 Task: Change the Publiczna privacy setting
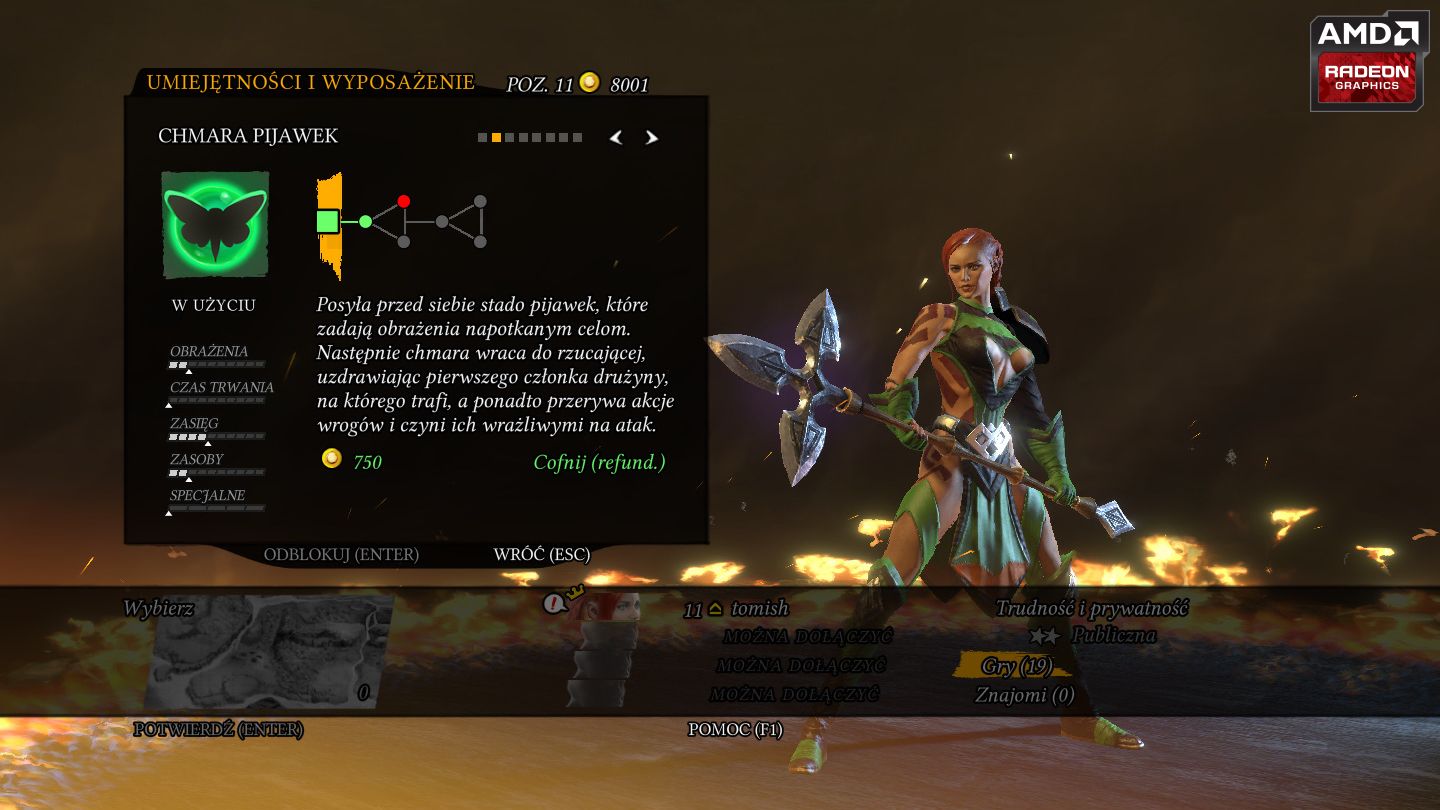[1113, 636]
